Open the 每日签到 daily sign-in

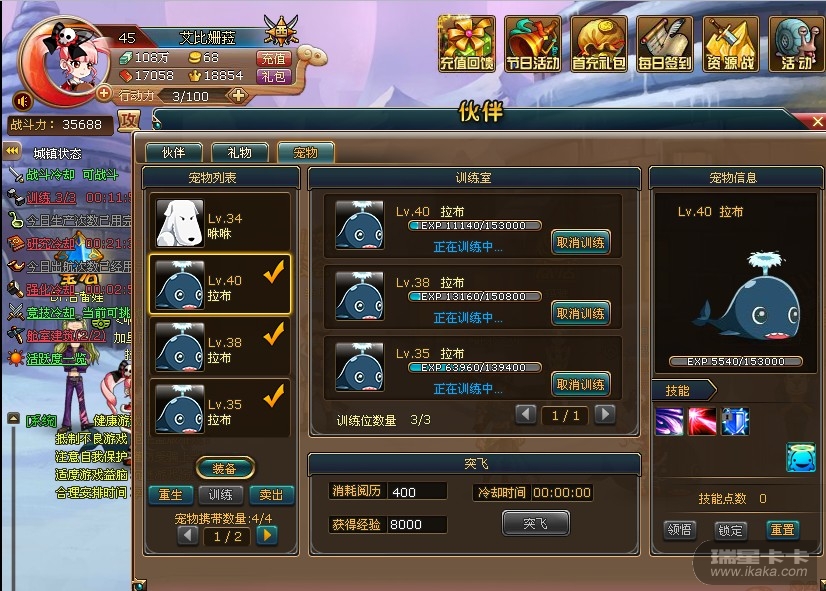point(664,45)
